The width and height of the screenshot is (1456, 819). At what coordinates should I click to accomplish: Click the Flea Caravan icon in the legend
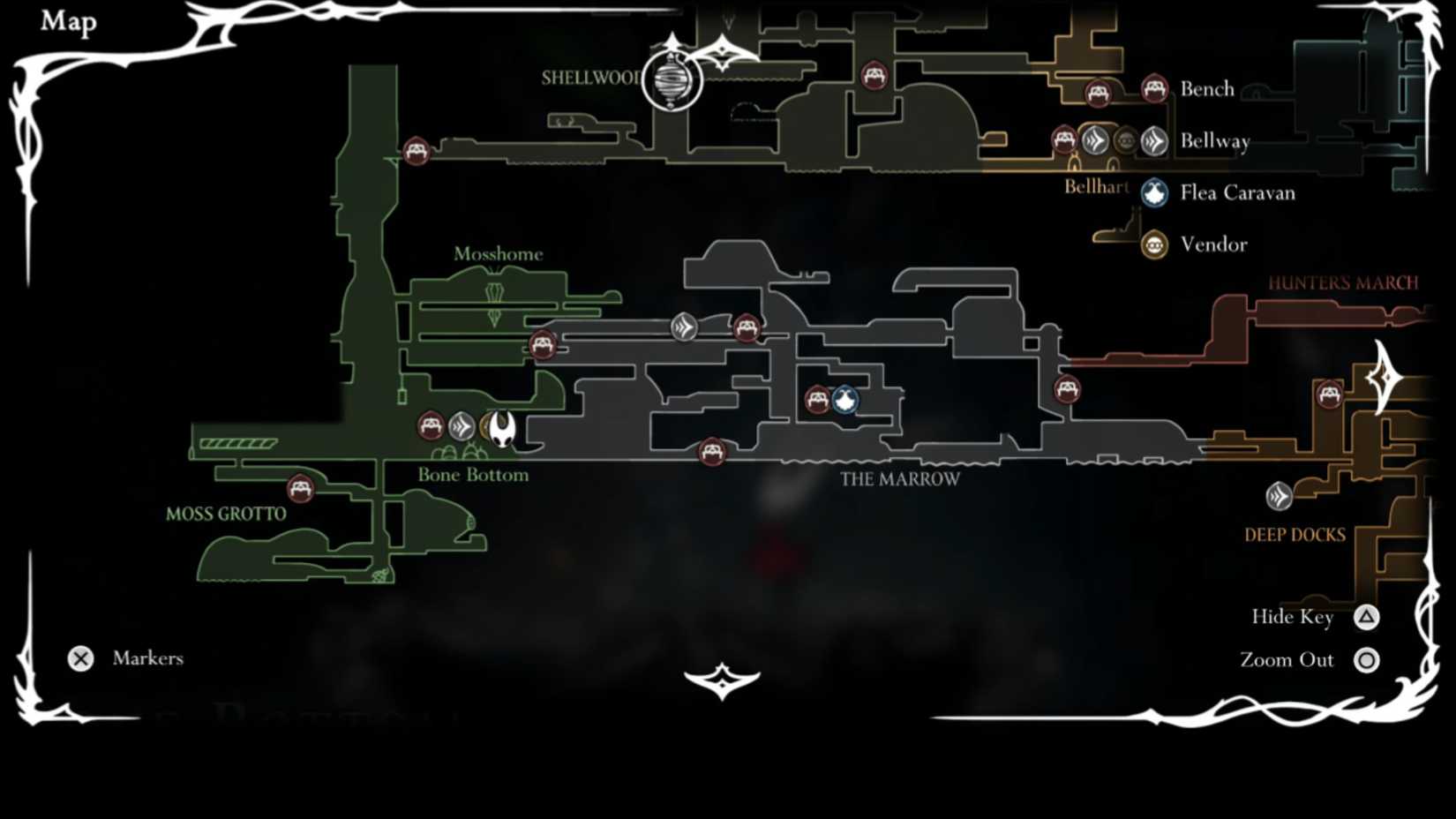[1153, 192]
